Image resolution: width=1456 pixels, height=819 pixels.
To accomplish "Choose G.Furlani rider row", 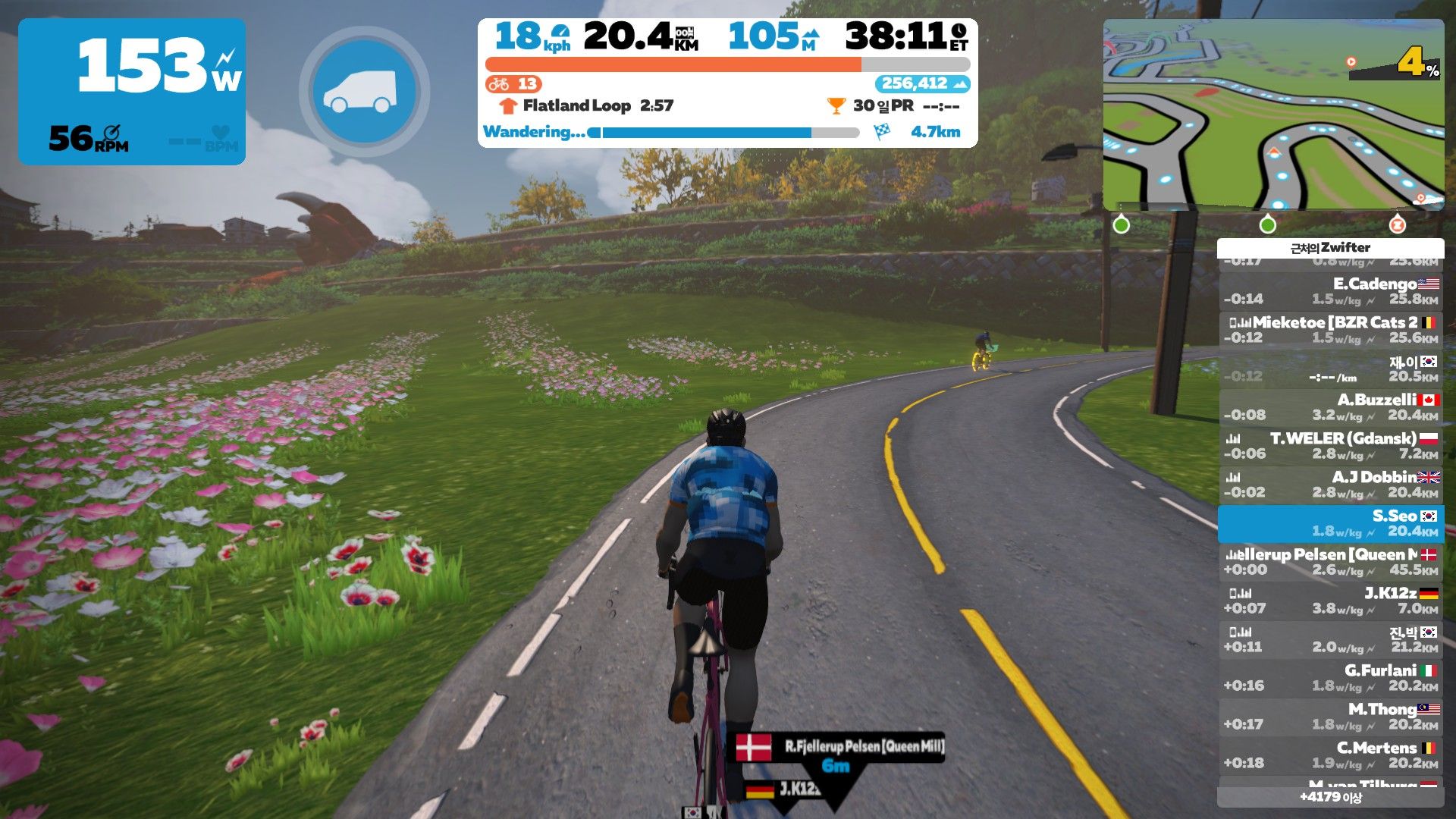I will pos(1331,678).
